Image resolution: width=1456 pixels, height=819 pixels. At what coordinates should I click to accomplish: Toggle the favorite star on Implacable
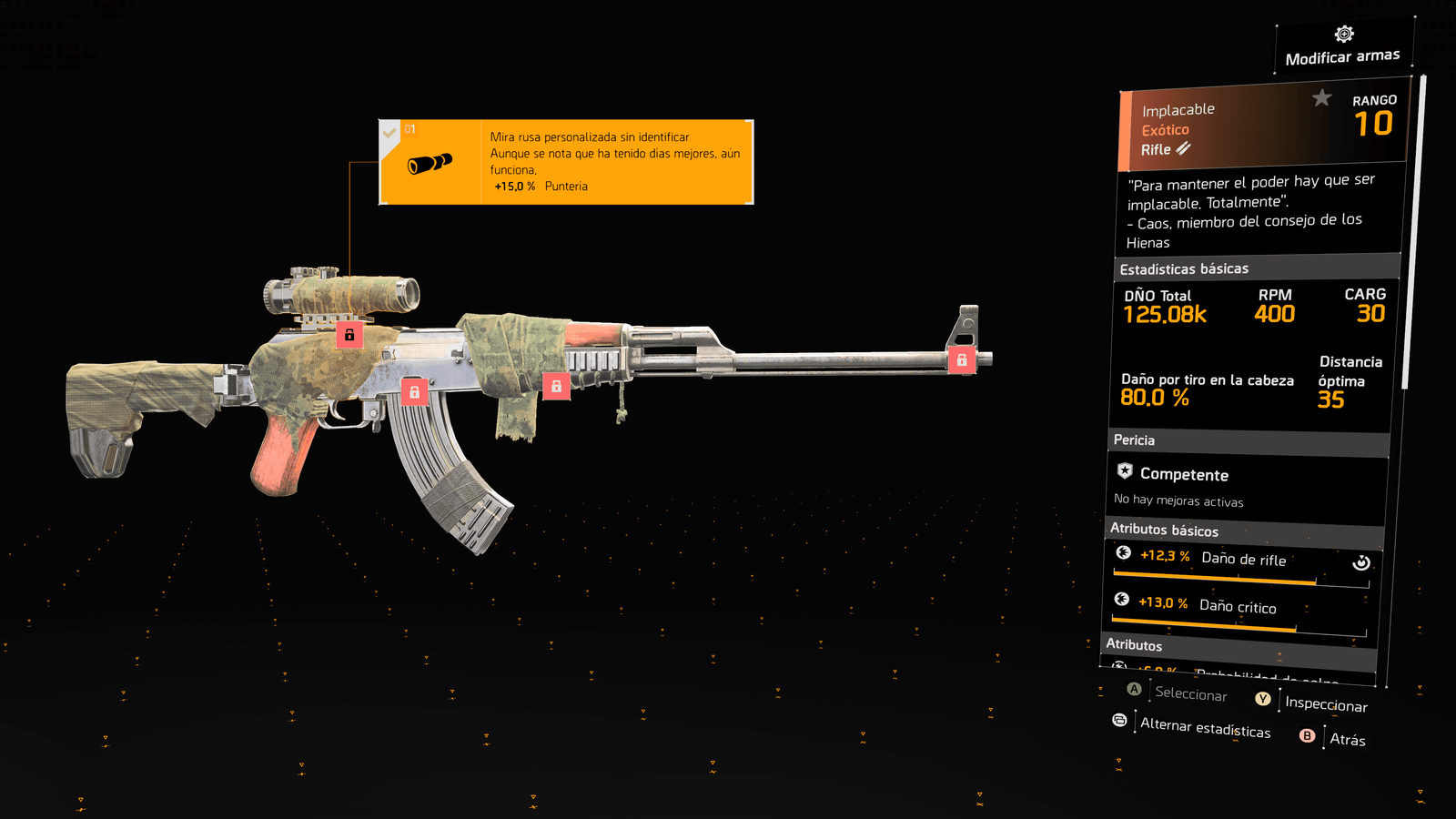pos(1321,97)
